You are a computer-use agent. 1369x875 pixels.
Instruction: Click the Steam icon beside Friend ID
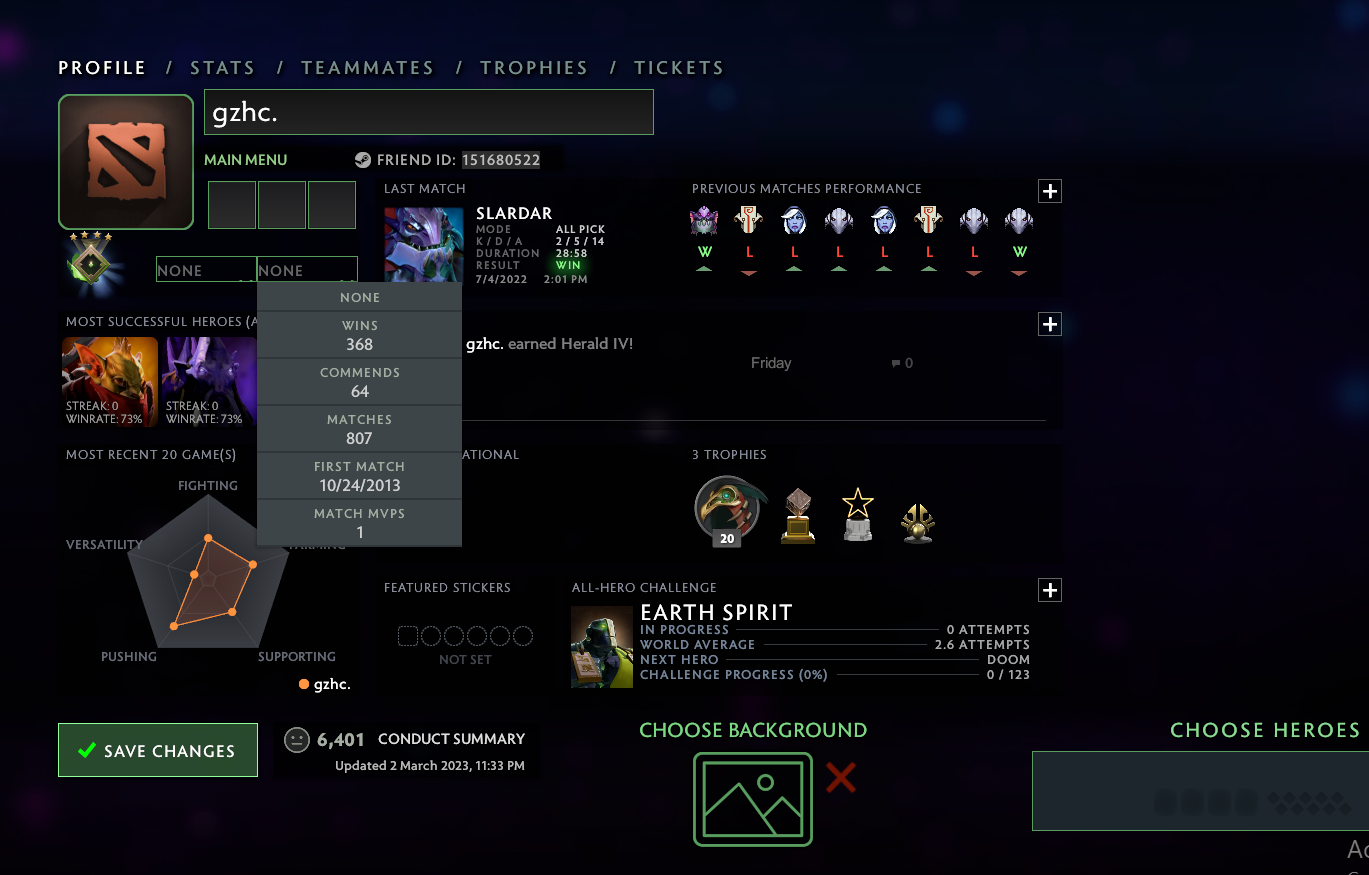361,159
